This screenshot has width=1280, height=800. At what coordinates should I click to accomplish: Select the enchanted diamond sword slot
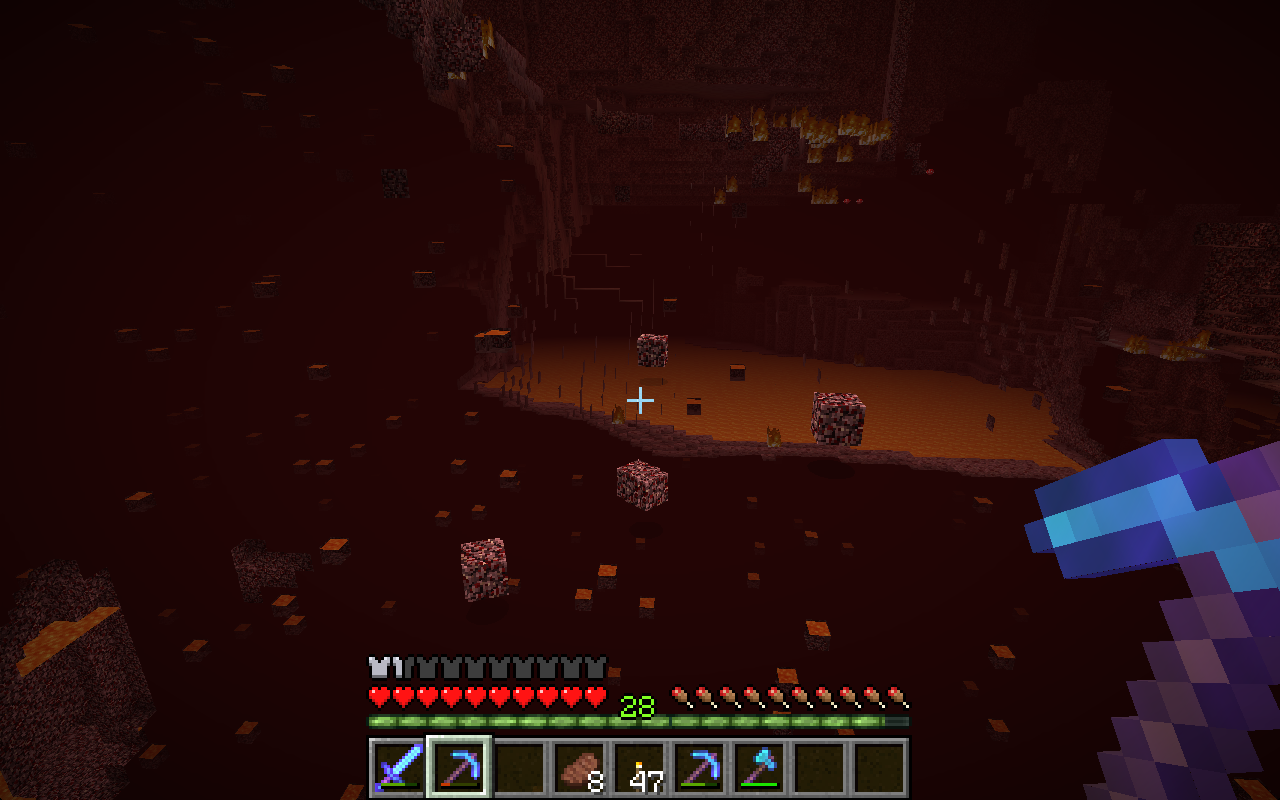tap(398, 768)
